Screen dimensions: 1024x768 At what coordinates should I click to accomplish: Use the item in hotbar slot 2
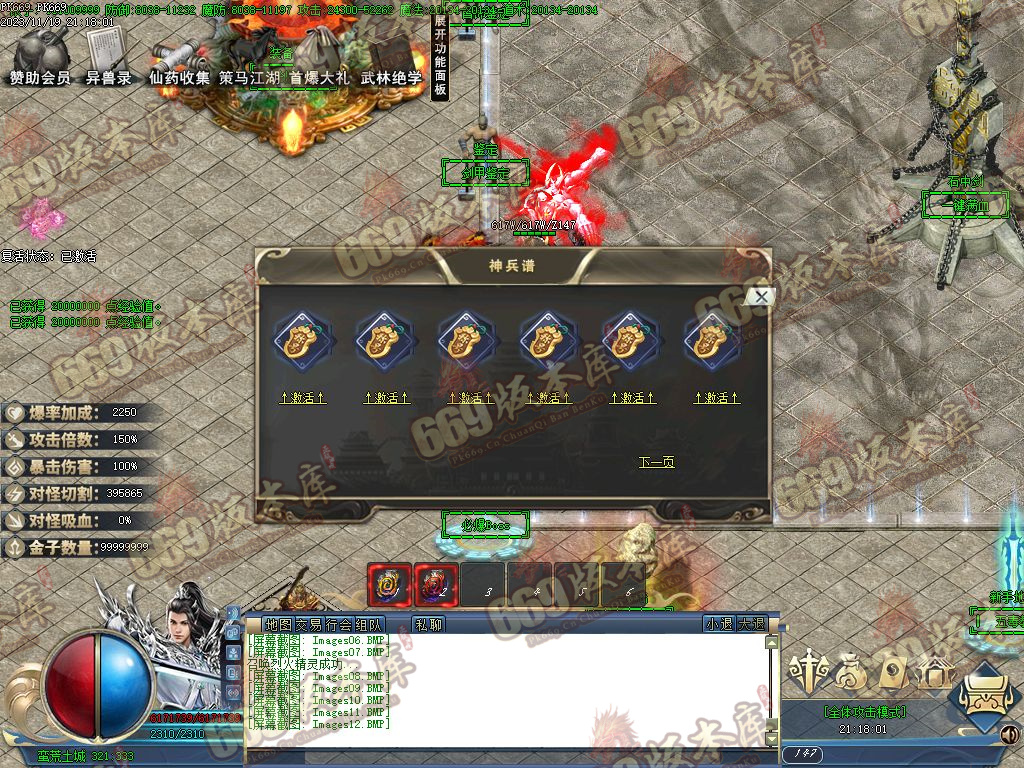[436, 584]
